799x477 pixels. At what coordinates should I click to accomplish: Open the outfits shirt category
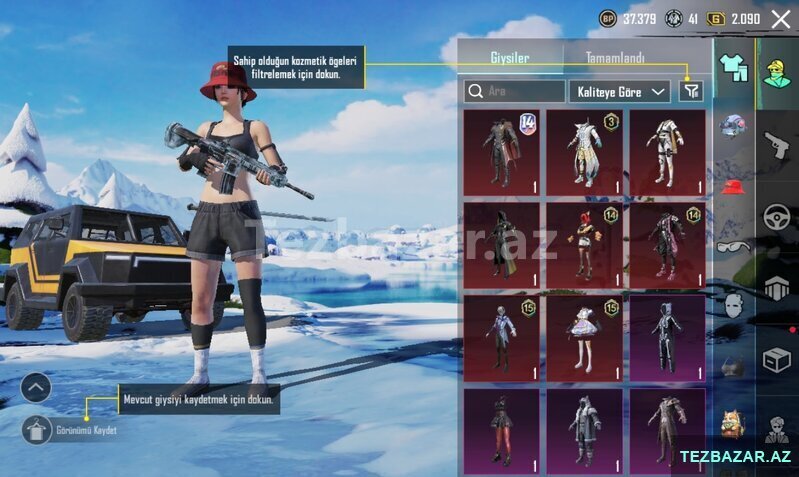point(735,68)
